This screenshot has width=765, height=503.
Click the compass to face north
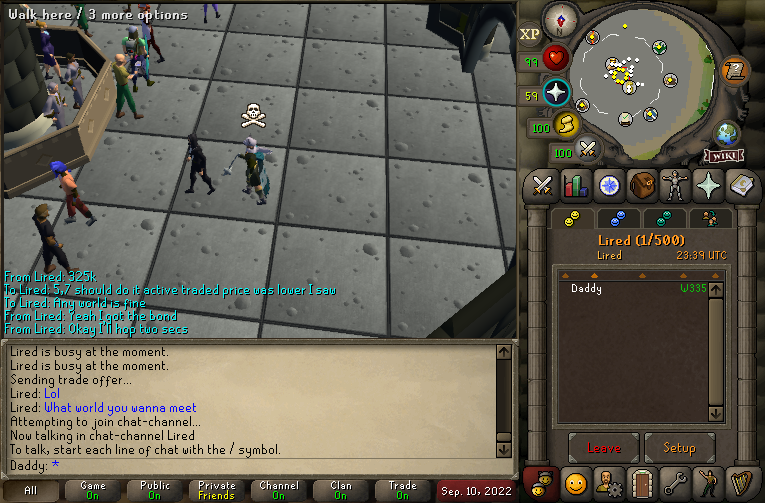pyautogui.click(x=559, y=19)
